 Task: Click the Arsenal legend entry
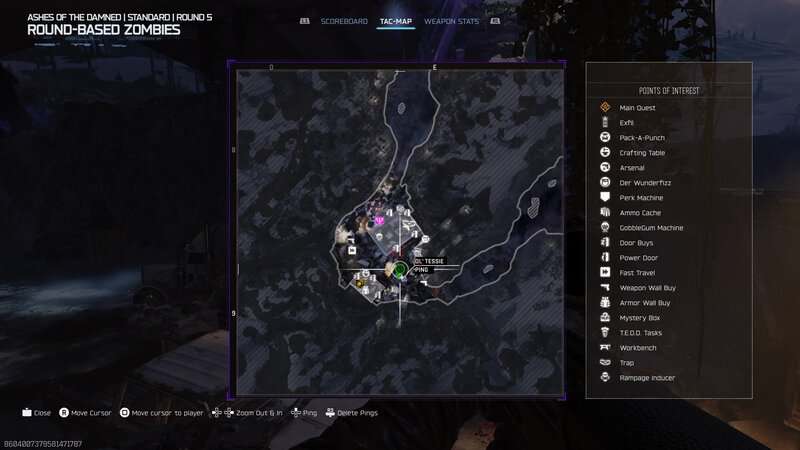632,167
